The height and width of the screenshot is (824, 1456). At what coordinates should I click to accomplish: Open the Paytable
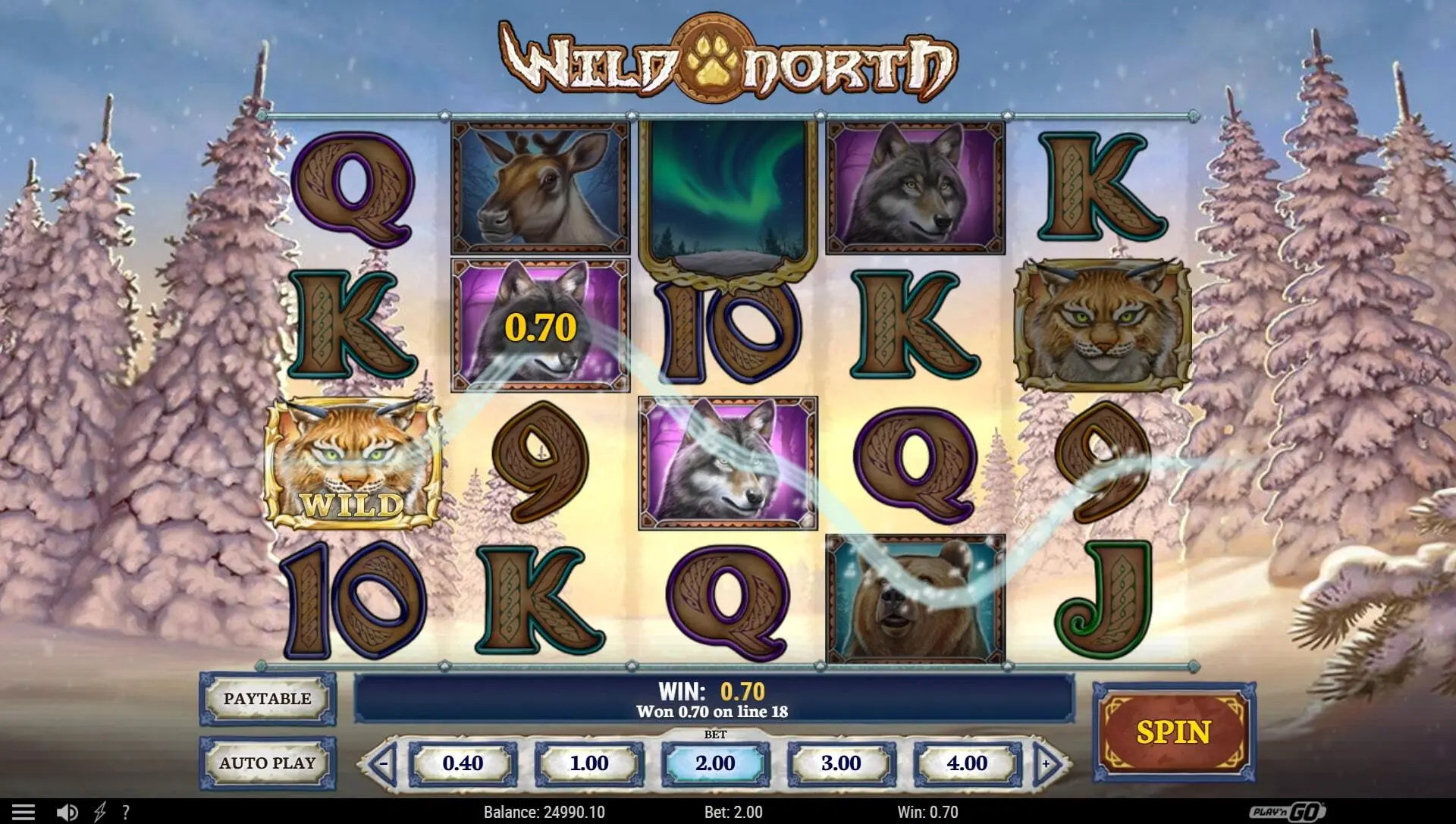coord(267,699)
